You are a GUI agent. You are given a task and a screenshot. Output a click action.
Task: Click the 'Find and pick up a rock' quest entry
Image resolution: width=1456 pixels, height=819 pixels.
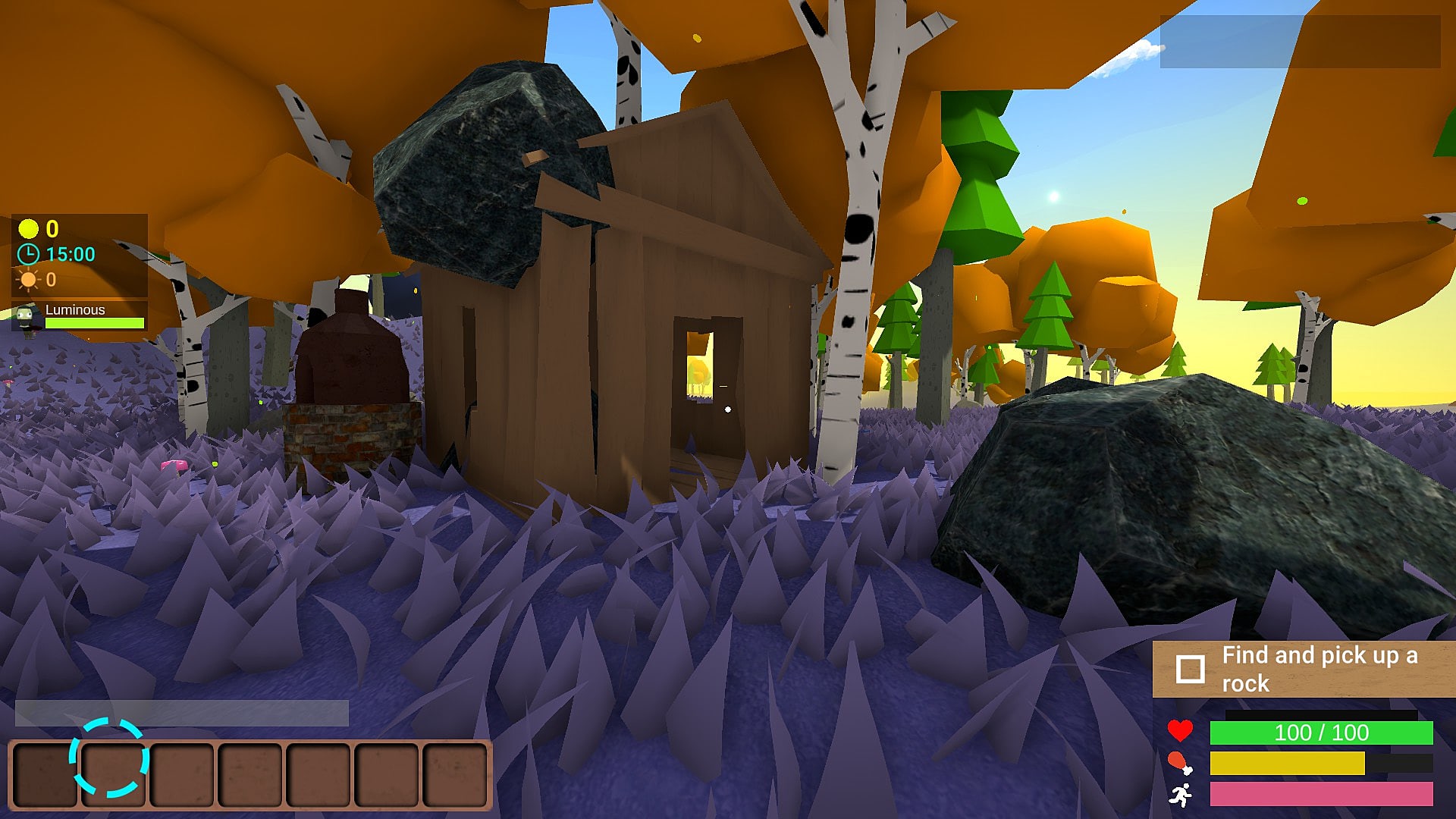click(x=1319, y=669)
